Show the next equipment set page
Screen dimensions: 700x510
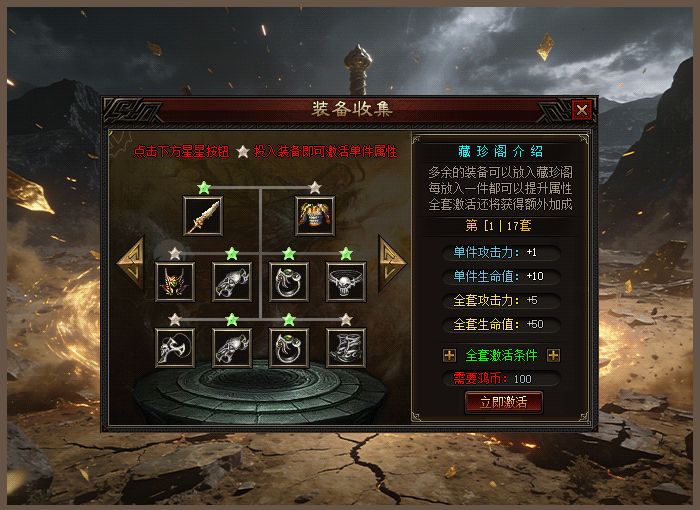[391, 263]
